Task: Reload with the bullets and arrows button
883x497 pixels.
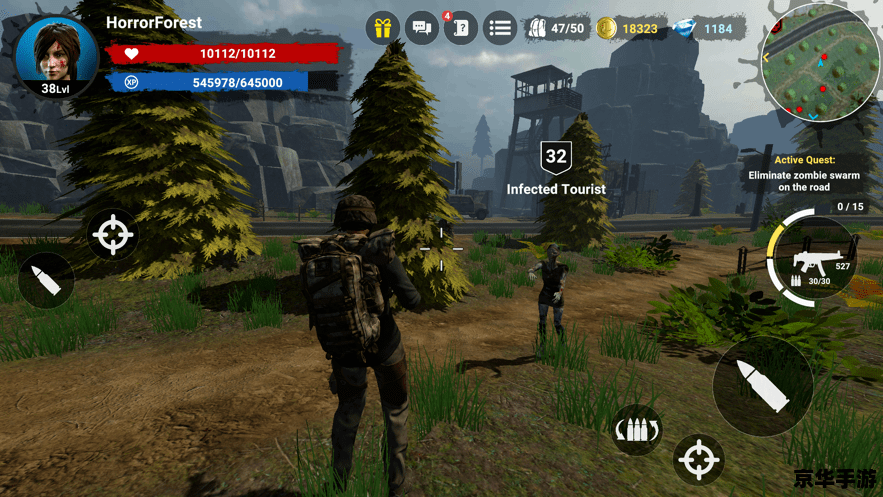Action: coord(637,431)
